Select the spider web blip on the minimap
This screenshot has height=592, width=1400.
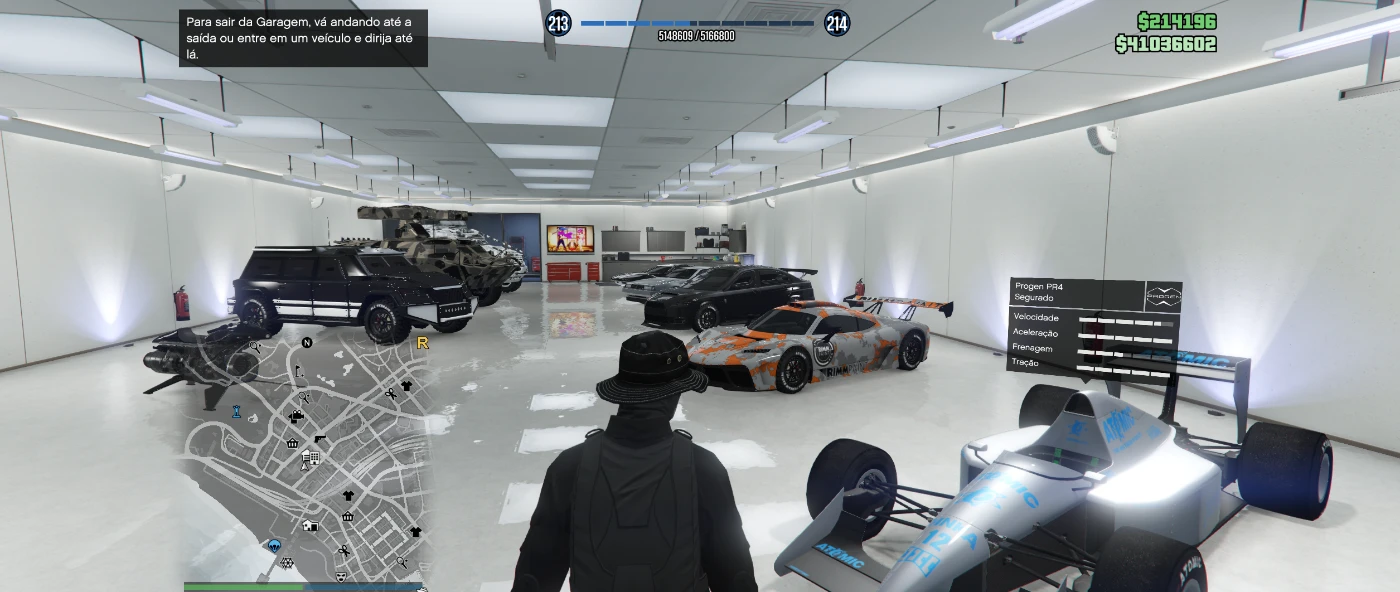pos(287,562)
